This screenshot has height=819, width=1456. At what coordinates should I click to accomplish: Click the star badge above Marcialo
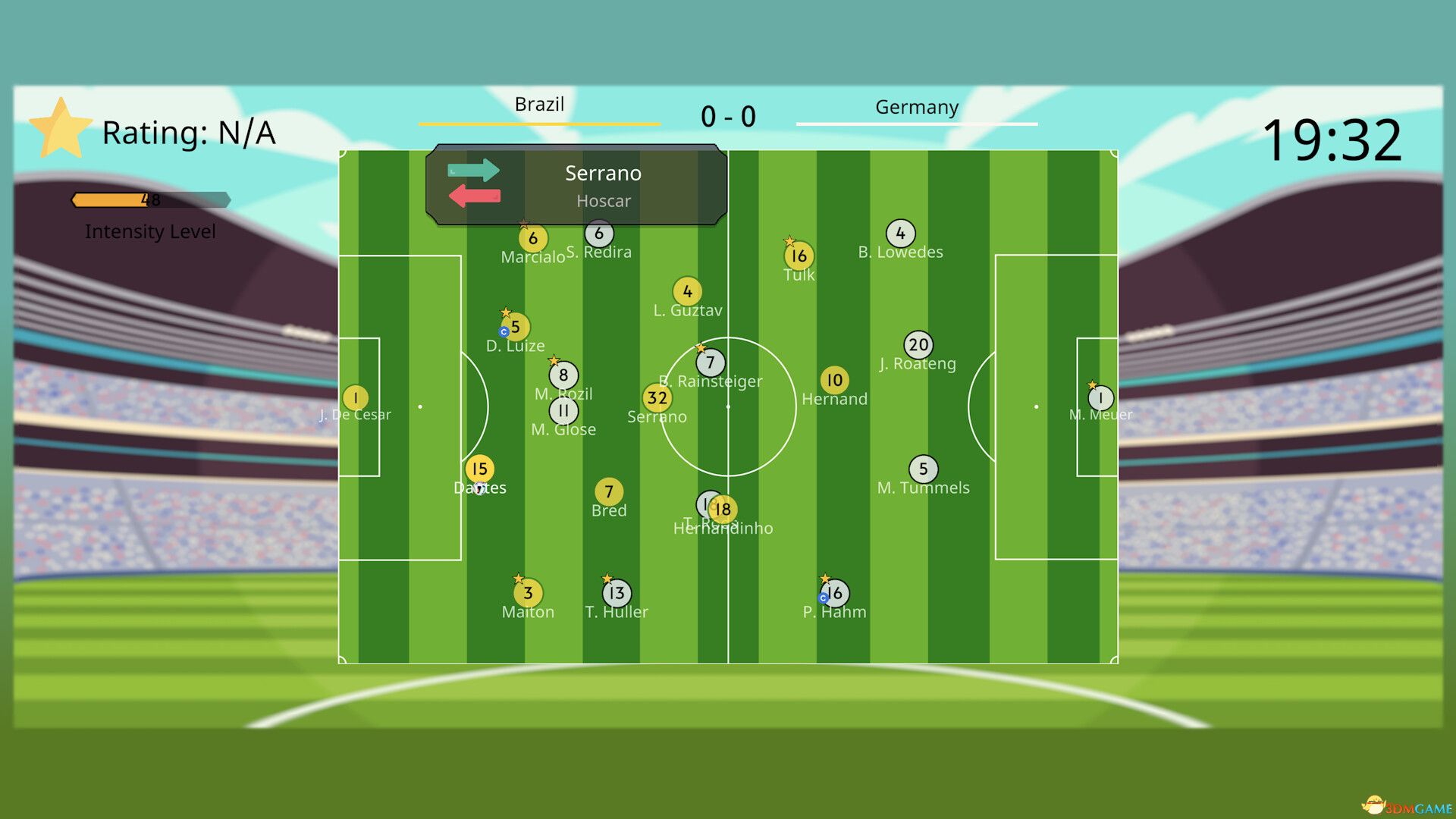tap(524, 224)
